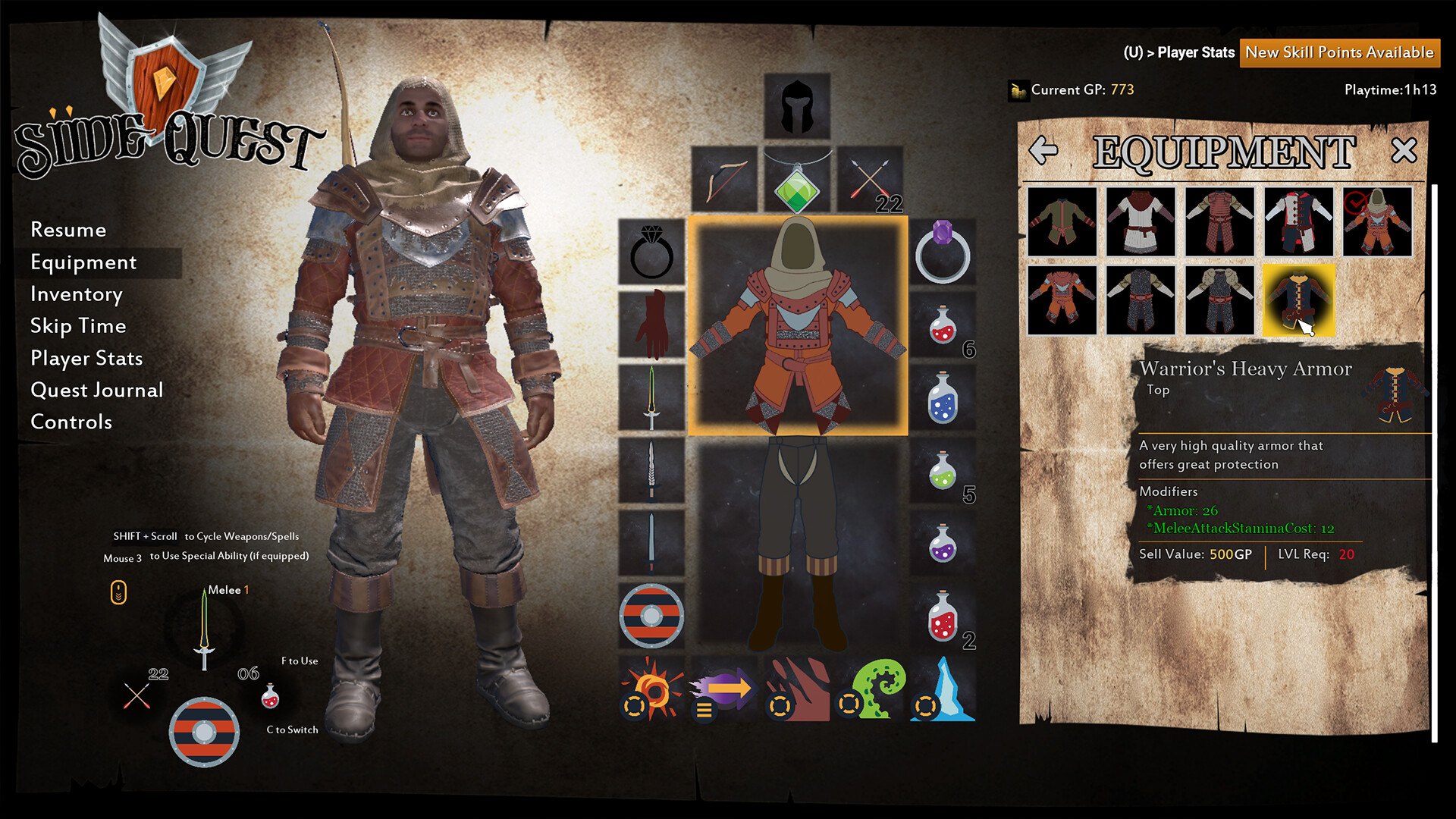Open the Inventory menu entry
The image size is (1456, 819).
click(76, 294)
